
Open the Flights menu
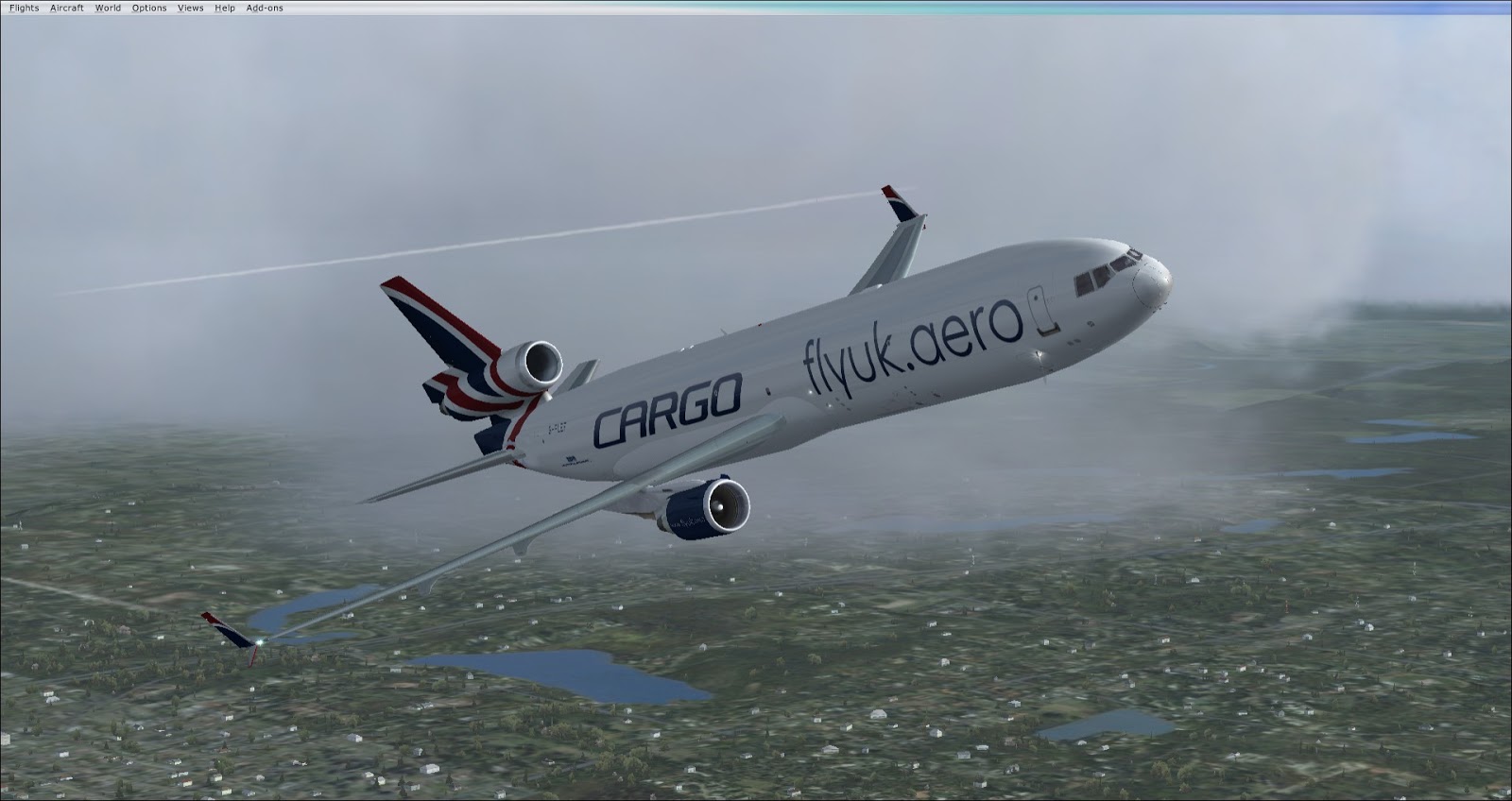(x=24, y=8)
